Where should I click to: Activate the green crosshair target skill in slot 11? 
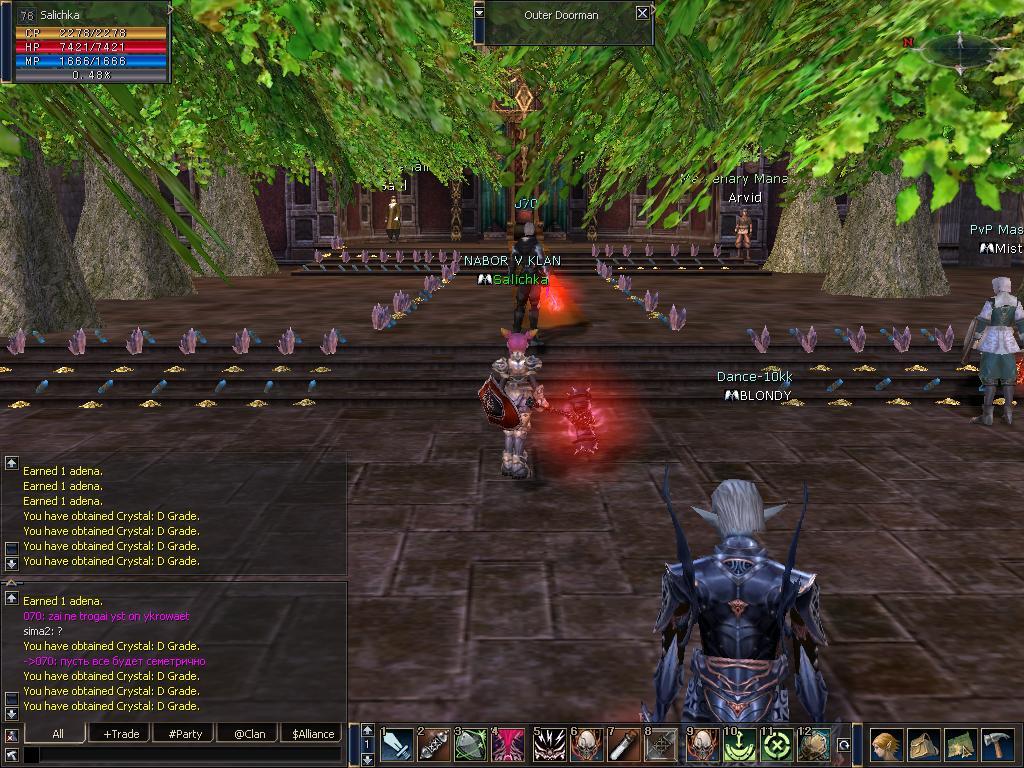[777, 746]
